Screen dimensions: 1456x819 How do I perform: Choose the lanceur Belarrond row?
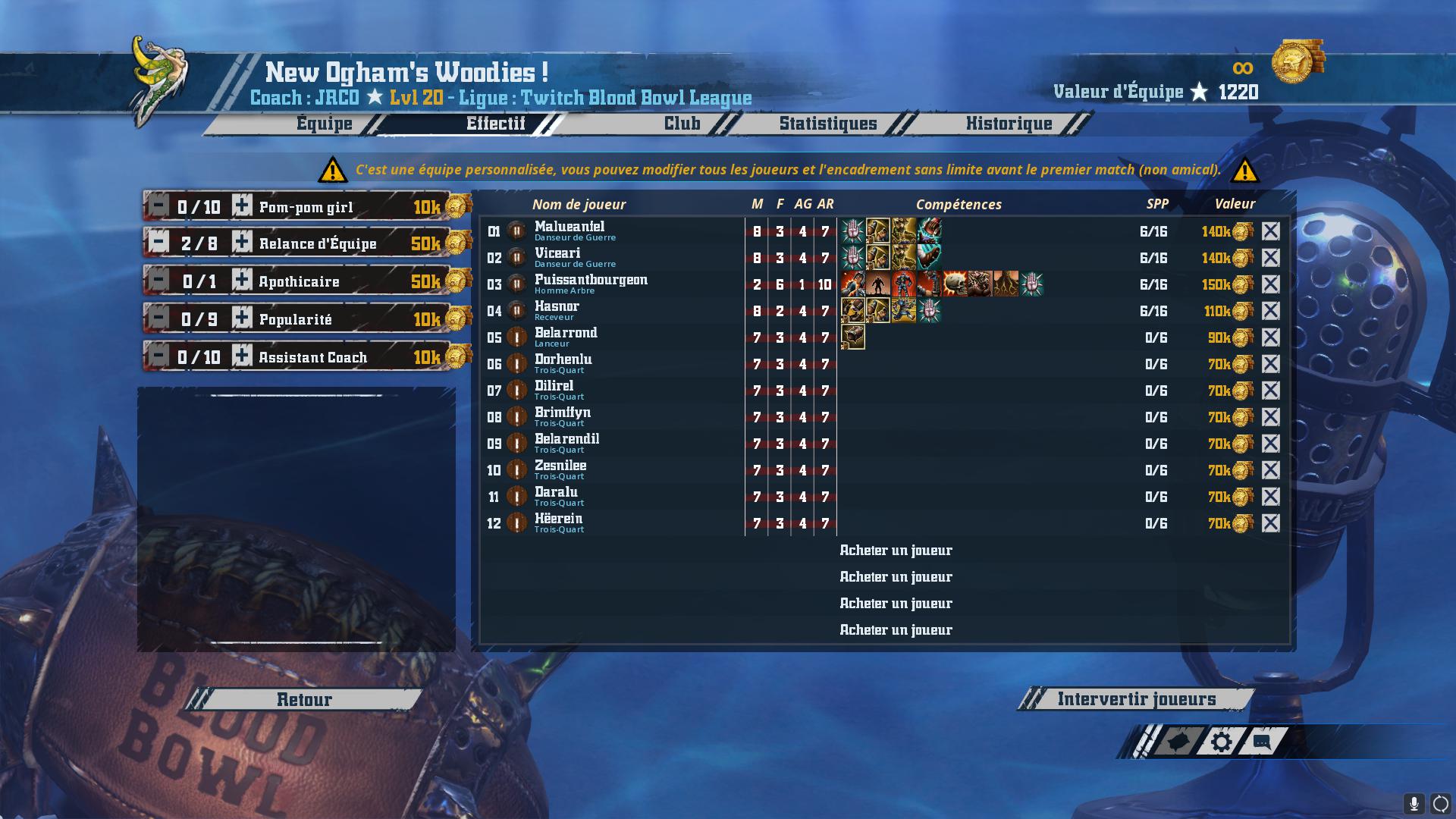pos(566,337)
